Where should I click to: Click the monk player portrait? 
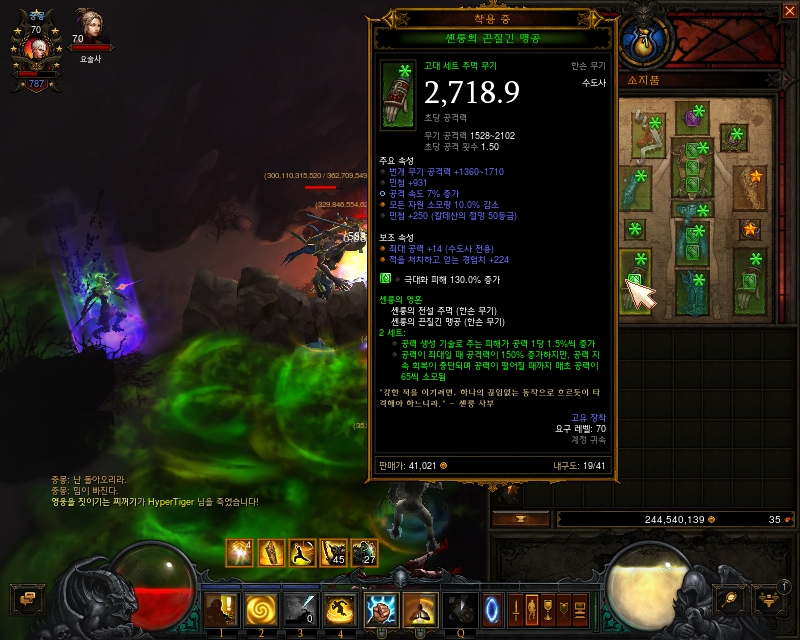coord(35,47)
